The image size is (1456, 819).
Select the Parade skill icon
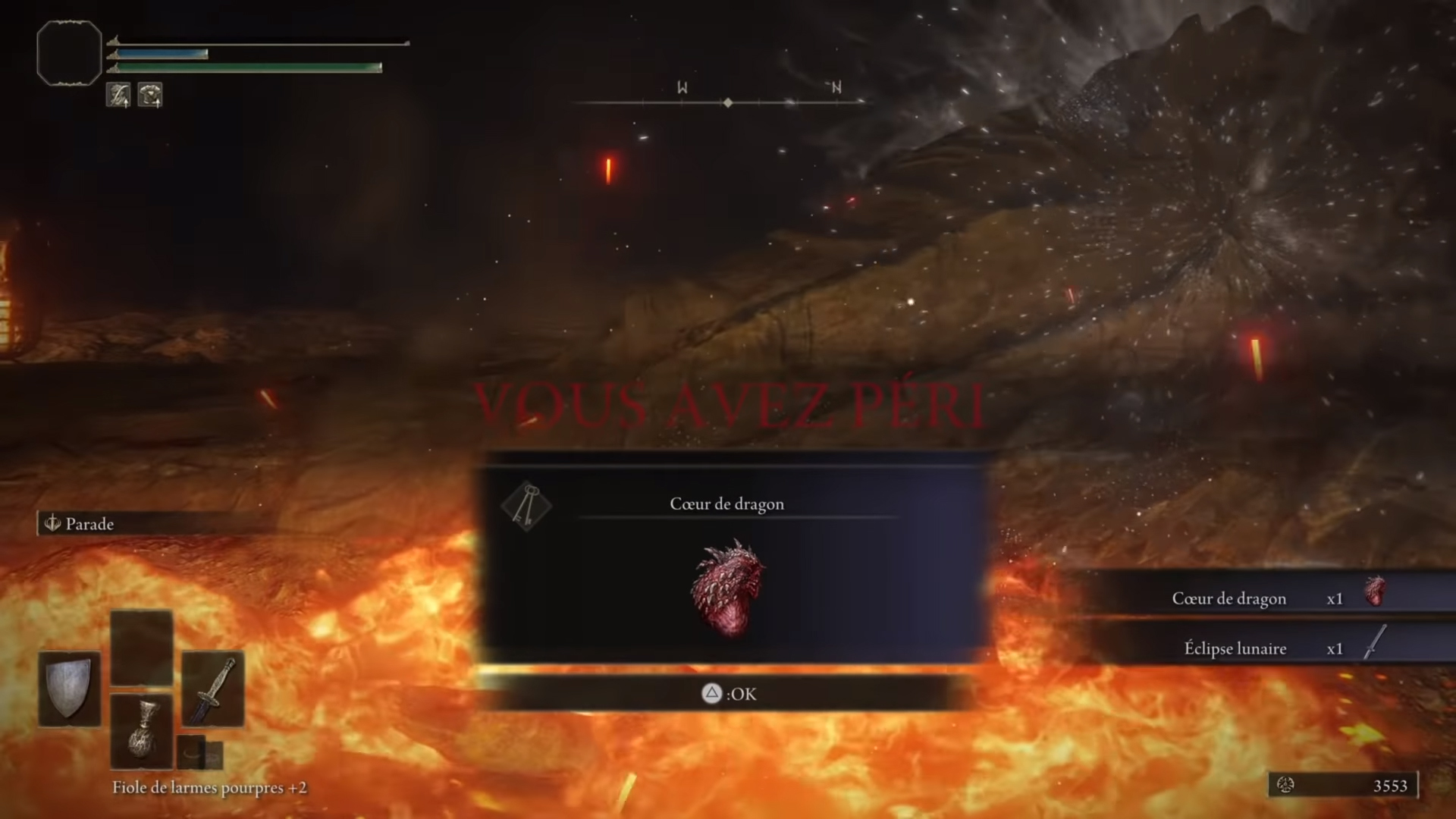click(52, 523)
